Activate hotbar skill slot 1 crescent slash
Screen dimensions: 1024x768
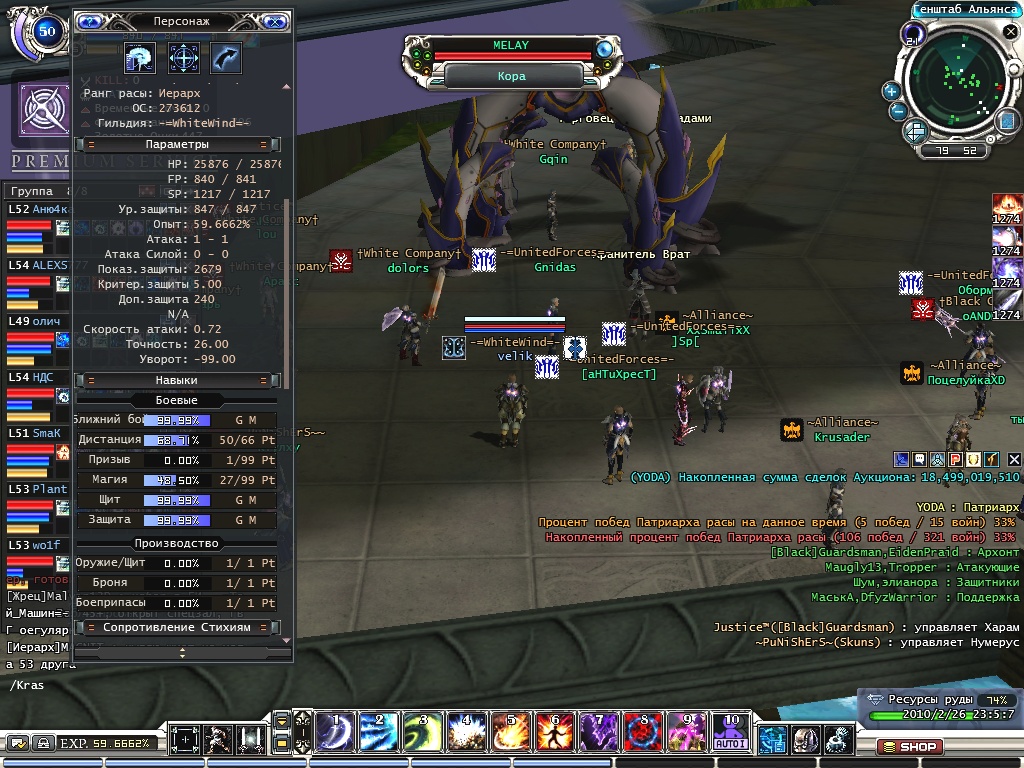click(x=336, y=732)
